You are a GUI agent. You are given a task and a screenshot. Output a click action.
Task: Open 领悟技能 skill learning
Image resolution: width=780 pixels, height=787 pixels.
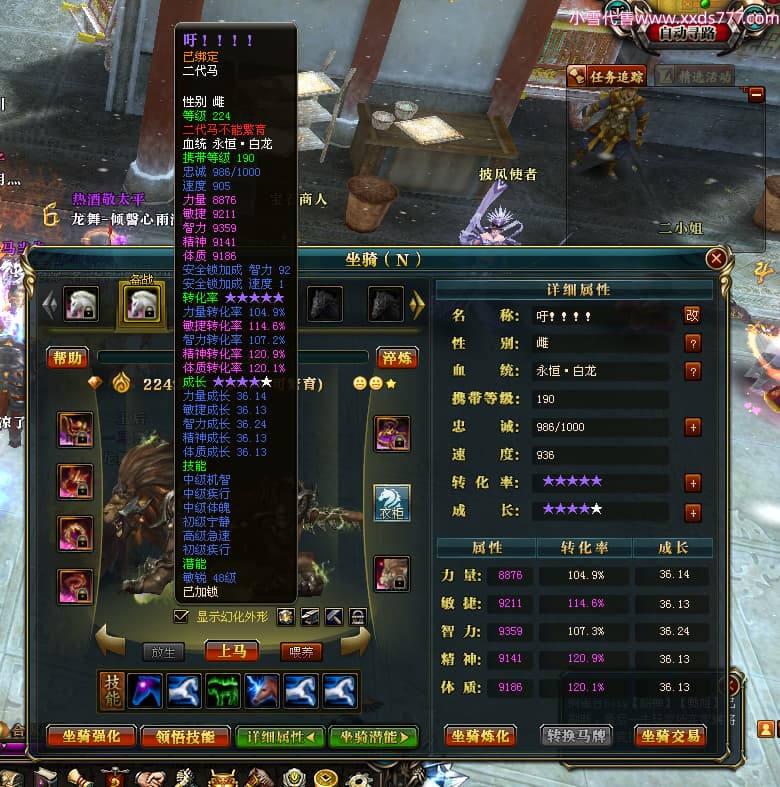[x=186, y=737]
